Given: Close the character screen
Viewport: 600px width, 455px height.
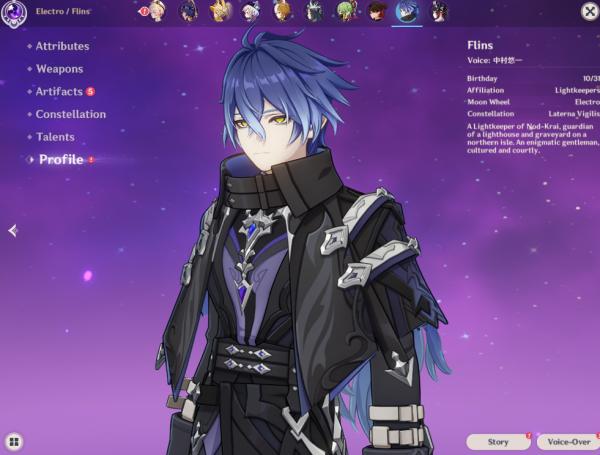Looking at the screenshot, I should [588, 10].
